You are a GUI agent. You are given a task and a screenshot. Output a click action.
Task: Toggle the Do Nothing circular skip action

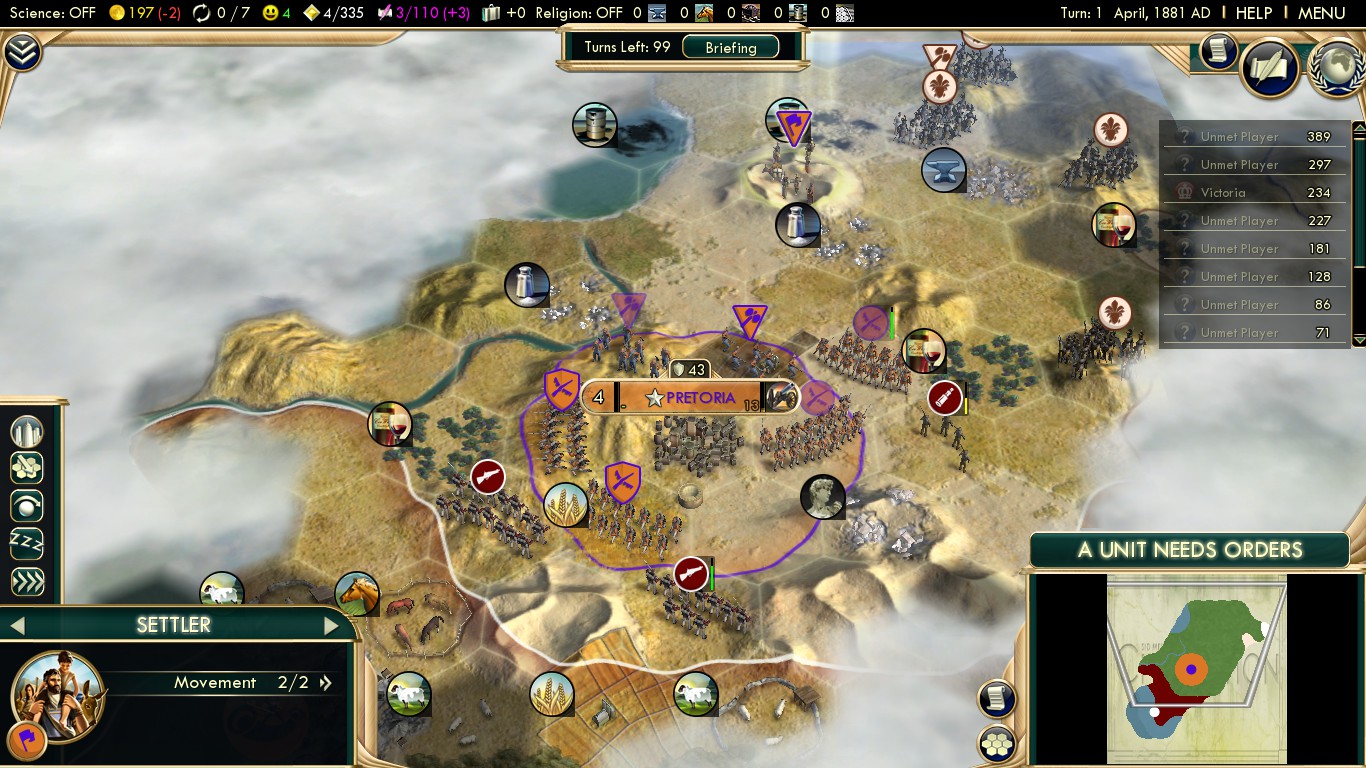(x=27, y=506)
